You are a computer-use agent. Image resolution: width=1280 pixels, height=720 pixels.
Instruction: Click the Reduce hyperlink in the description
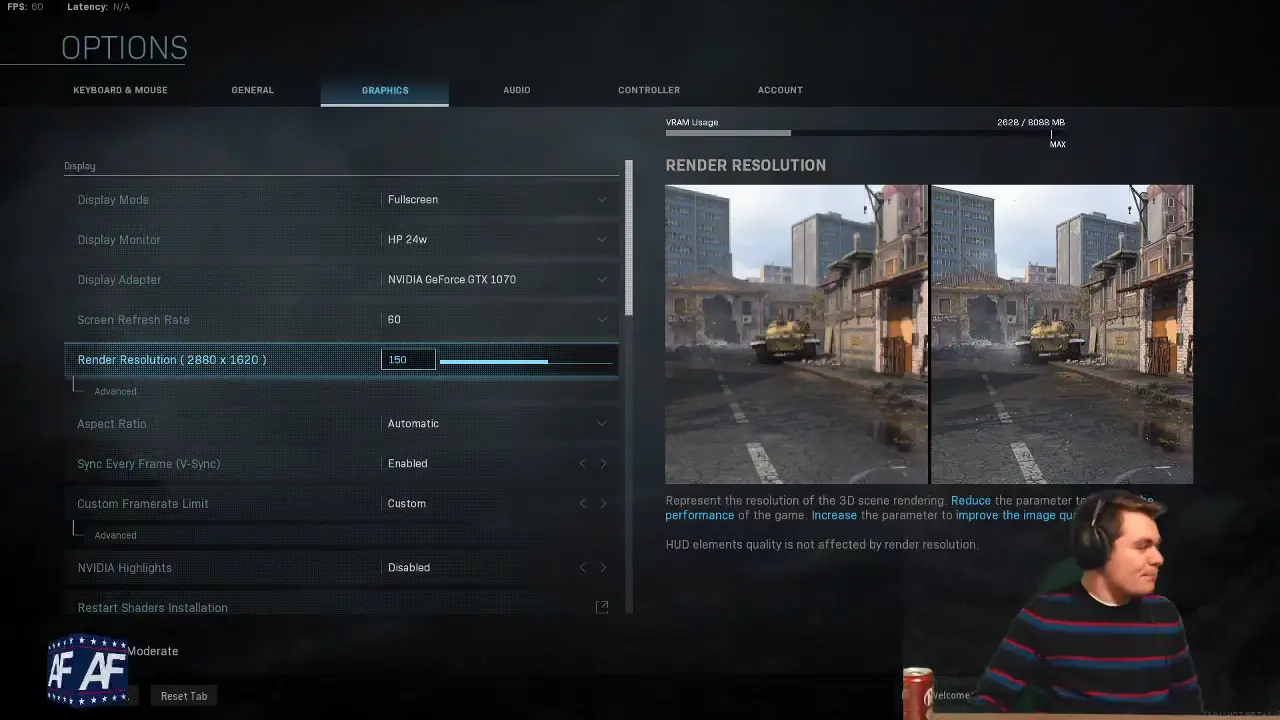pos(969,500)
